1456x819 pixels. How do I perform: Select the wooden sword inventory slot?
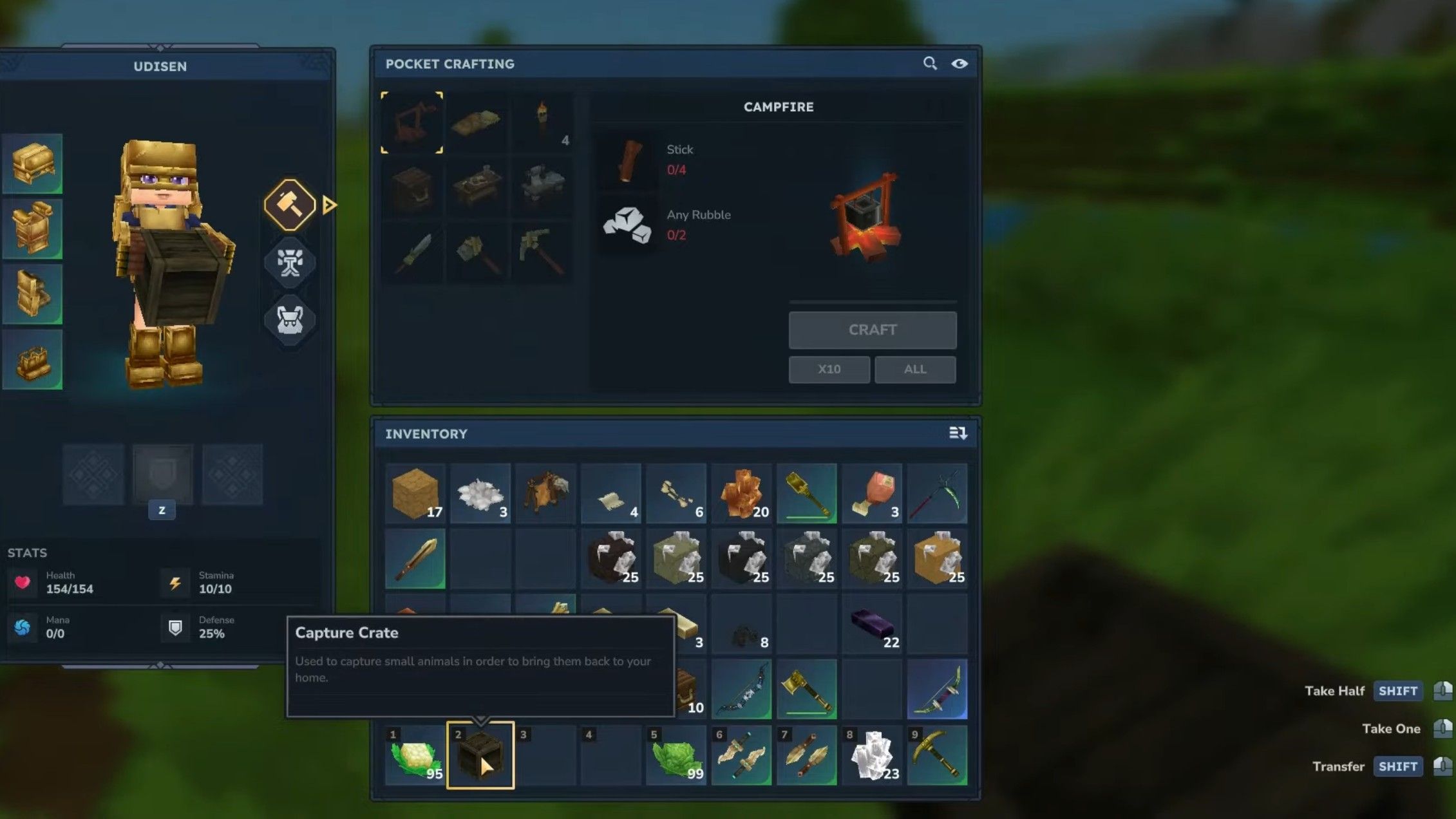415,558
